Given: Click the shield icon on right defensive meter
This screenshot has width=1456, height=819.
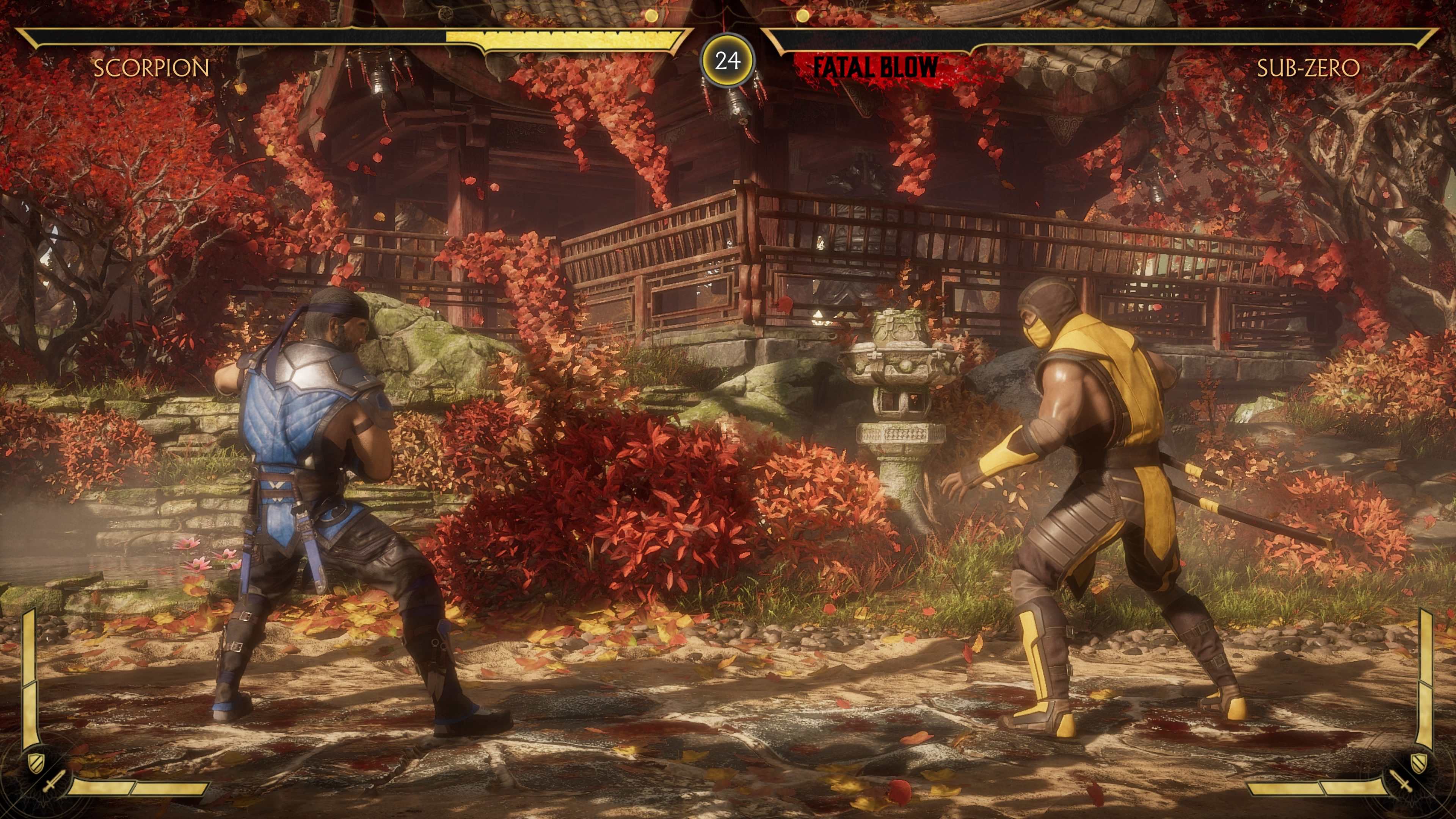Looking at the screenshot, I should pyautogui.click(x=1419, y=763).
